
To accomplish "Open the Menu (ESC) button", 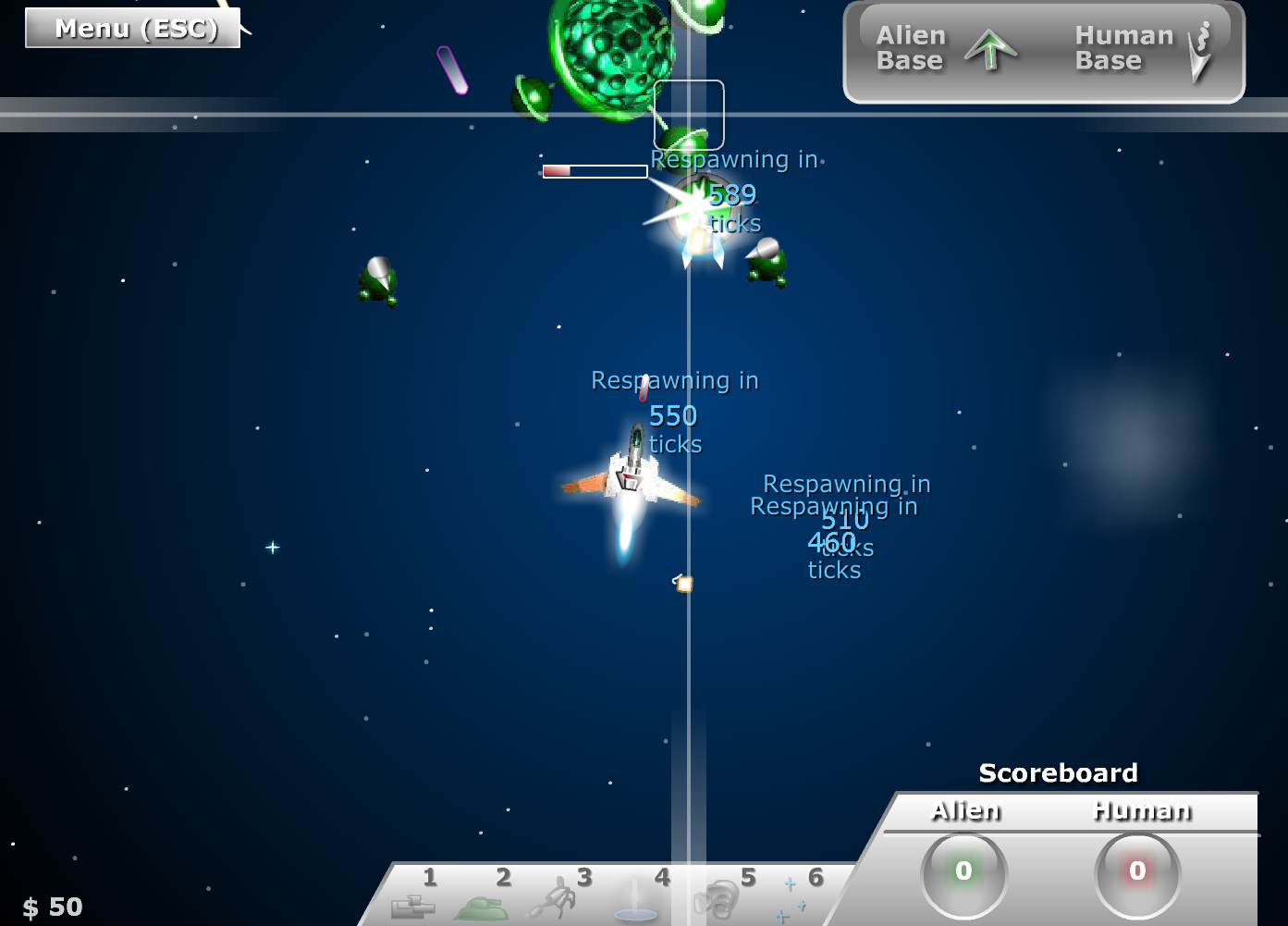I will [x=134, y=29].
